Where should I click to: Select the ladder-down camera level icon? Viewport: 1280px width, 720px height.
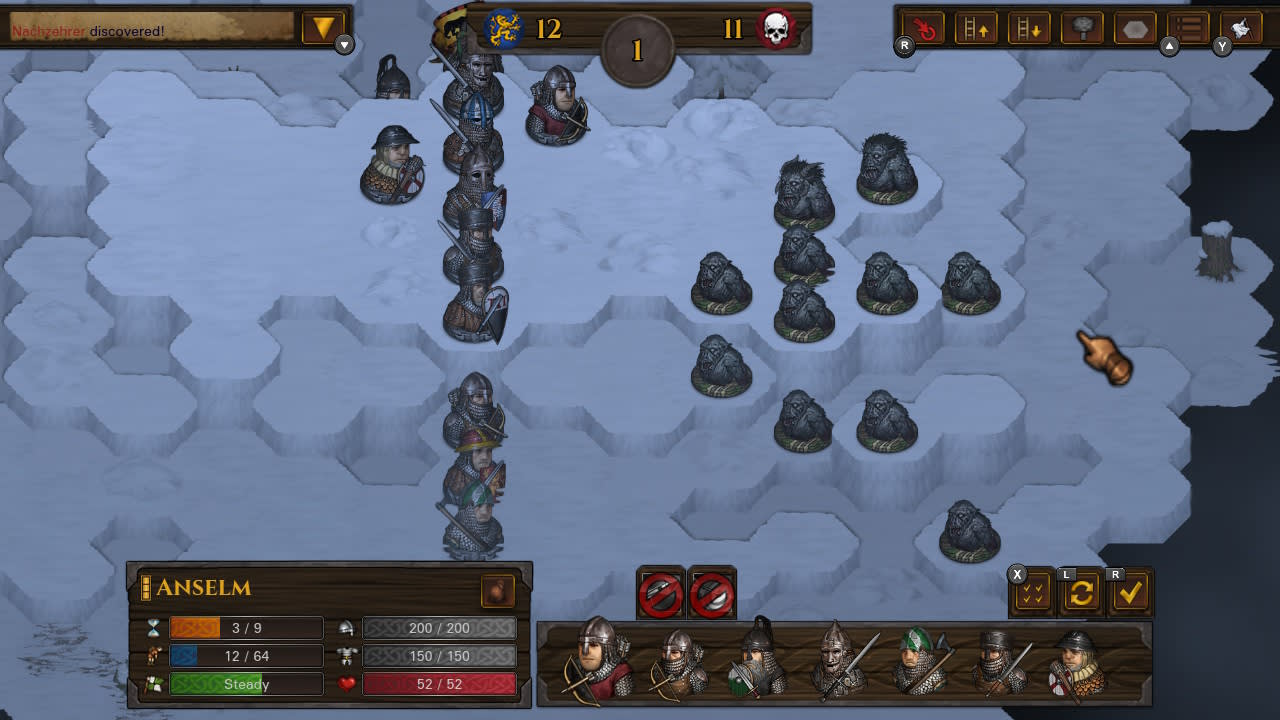click(1029, 27)
